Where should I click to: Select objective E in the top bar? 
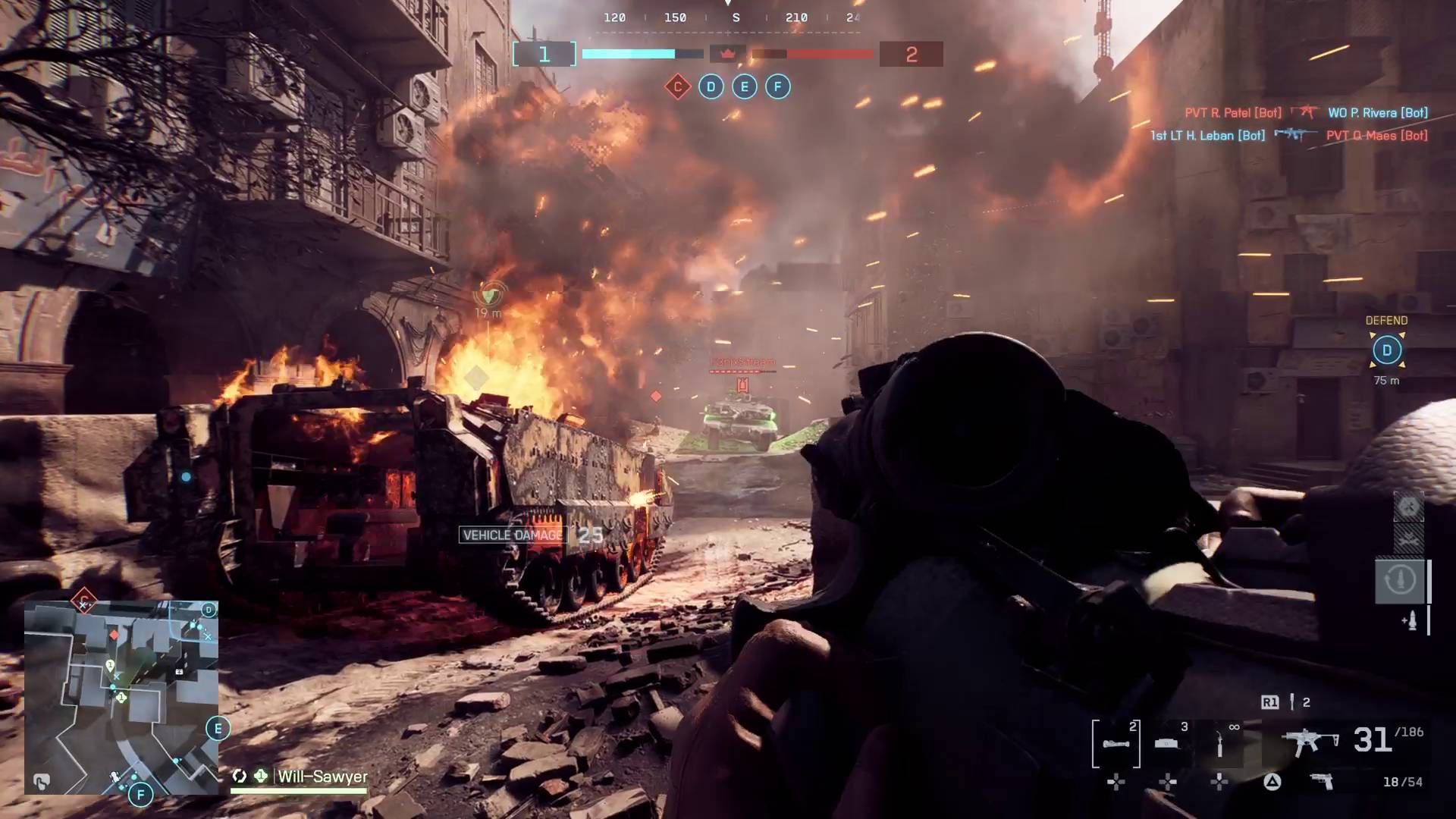click(x=744, y=86)
